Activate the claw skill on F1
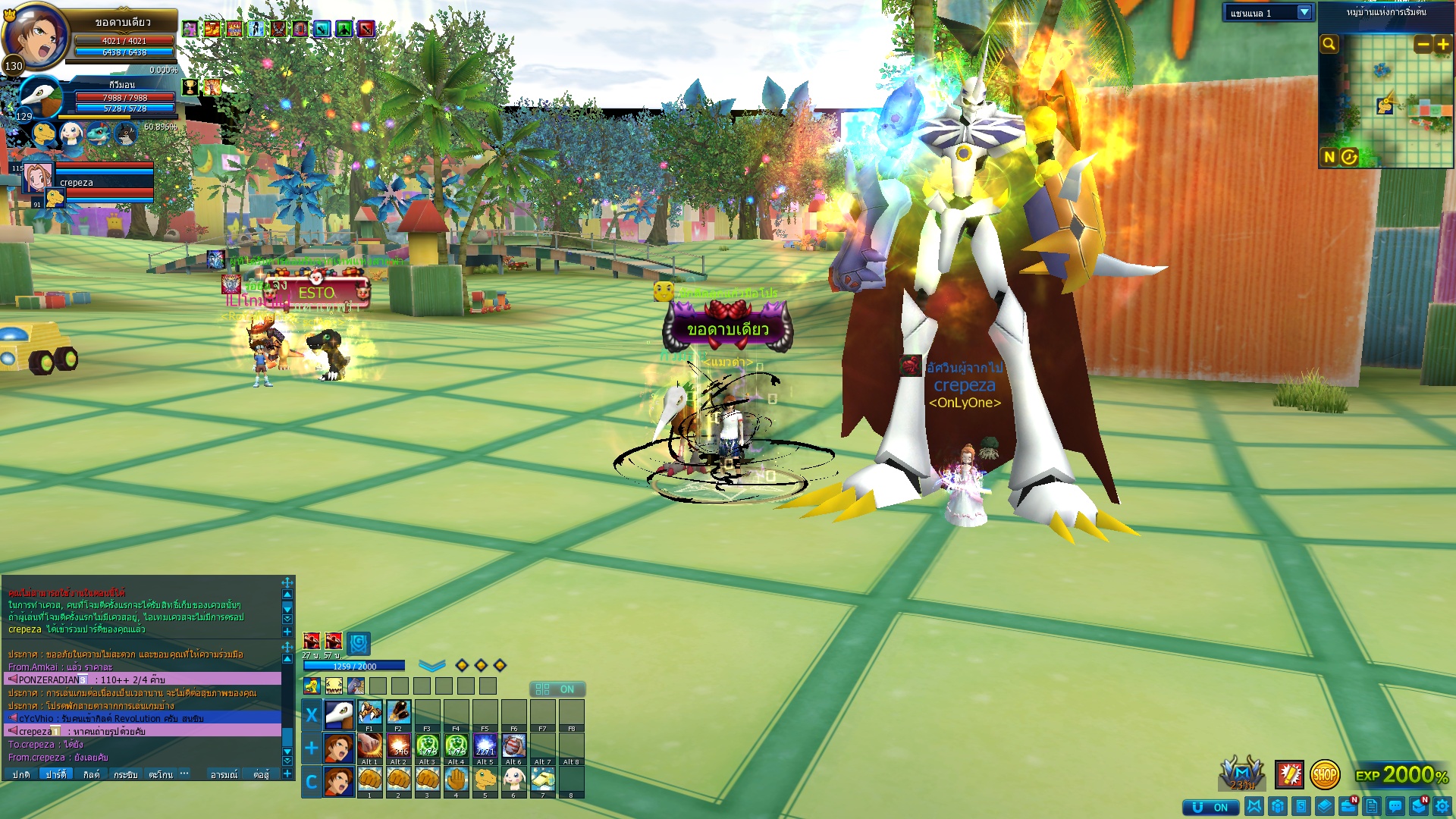This screenshot has height=819, width=1456. [x=370, y=713]
